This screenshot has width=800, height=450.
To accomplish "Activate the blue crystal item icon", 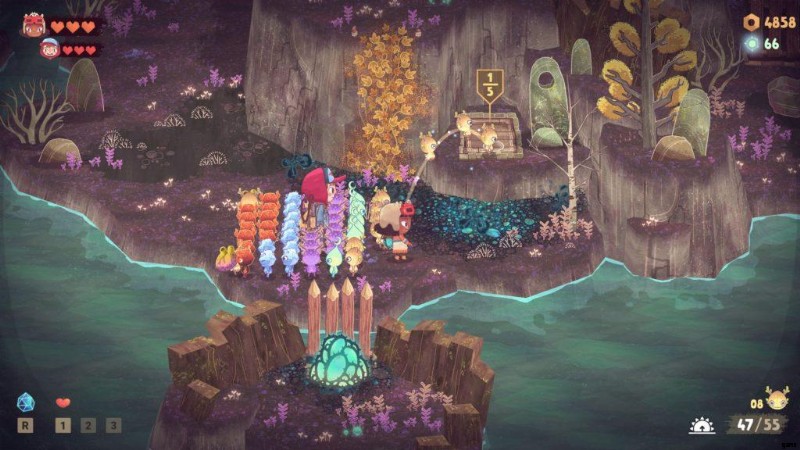I will (x=26, y=403).
